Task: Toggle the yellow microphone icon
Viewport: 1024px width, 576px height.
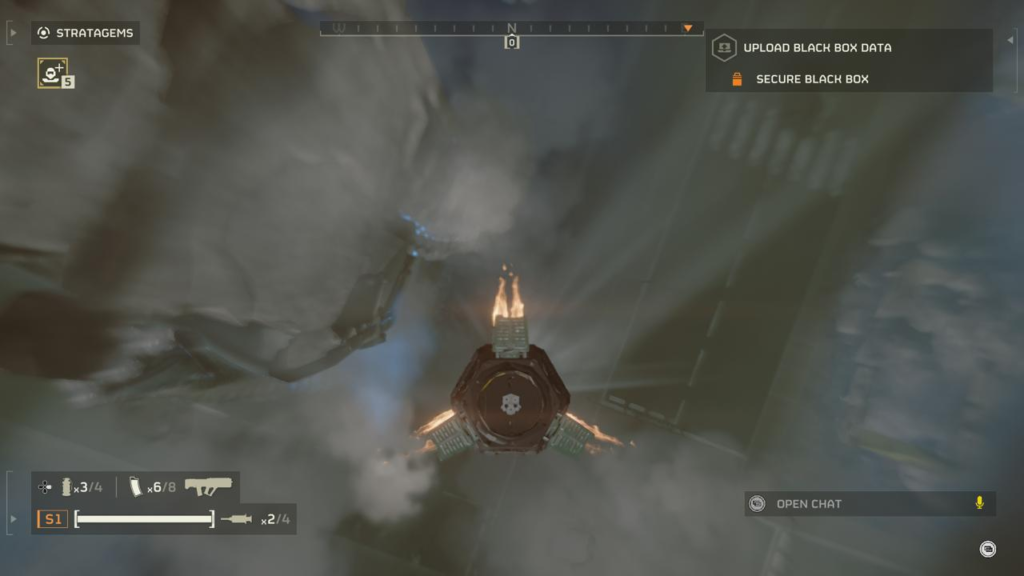Action: point(979,503)
